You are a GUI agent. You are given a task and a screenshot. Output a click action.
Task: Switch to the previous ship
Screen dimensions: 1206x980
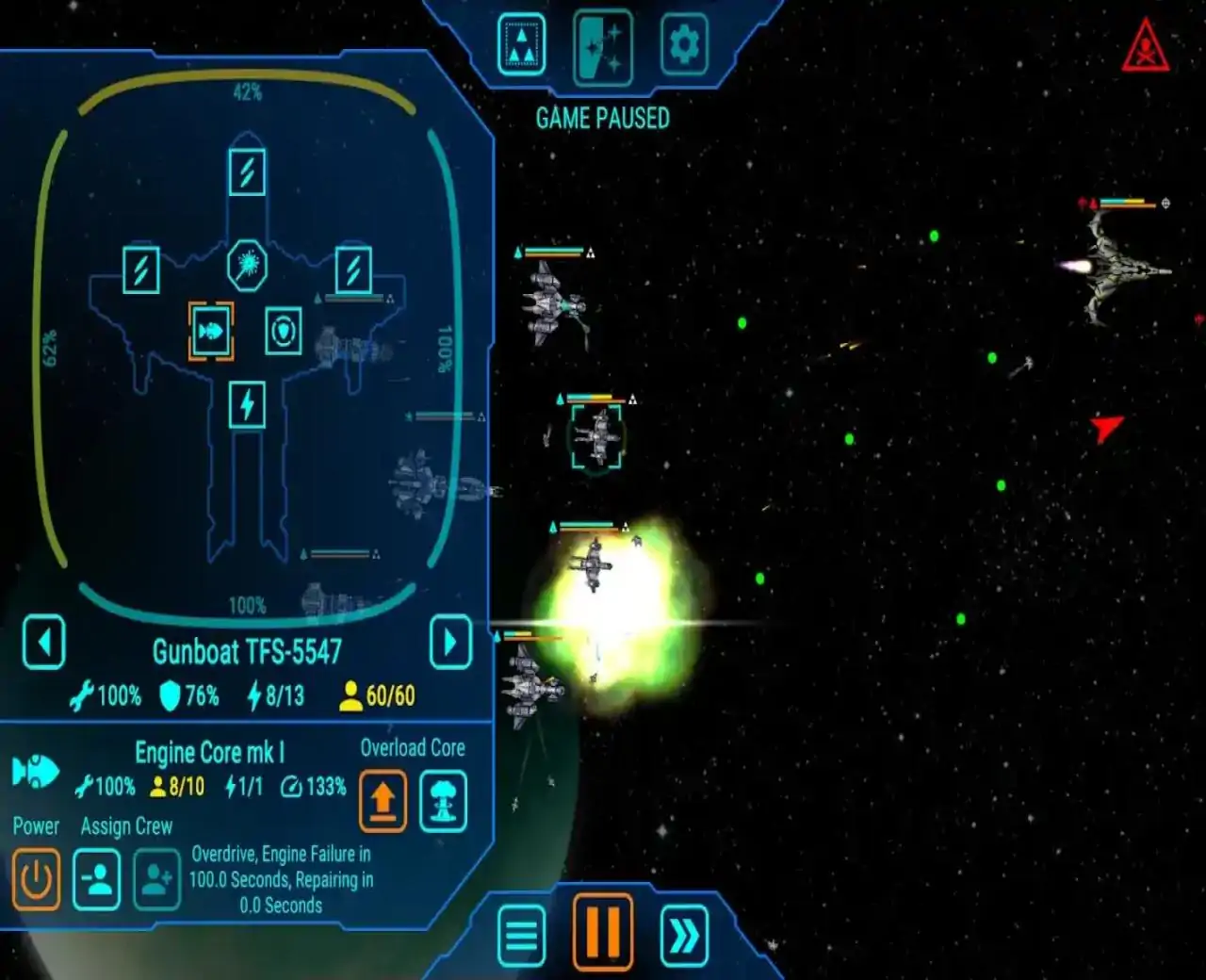pyautogui.click(x=43, y=643)
